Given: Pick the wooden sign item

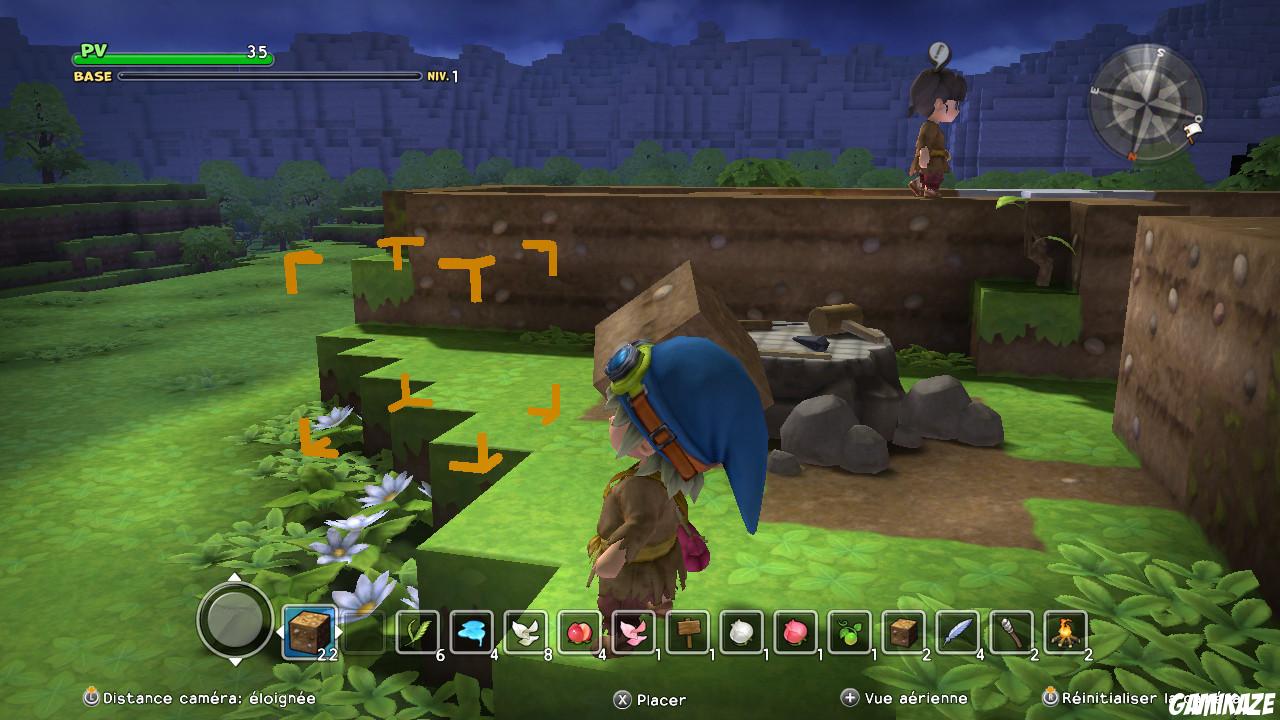Looking at the screenshot, I should click(690, 630).
